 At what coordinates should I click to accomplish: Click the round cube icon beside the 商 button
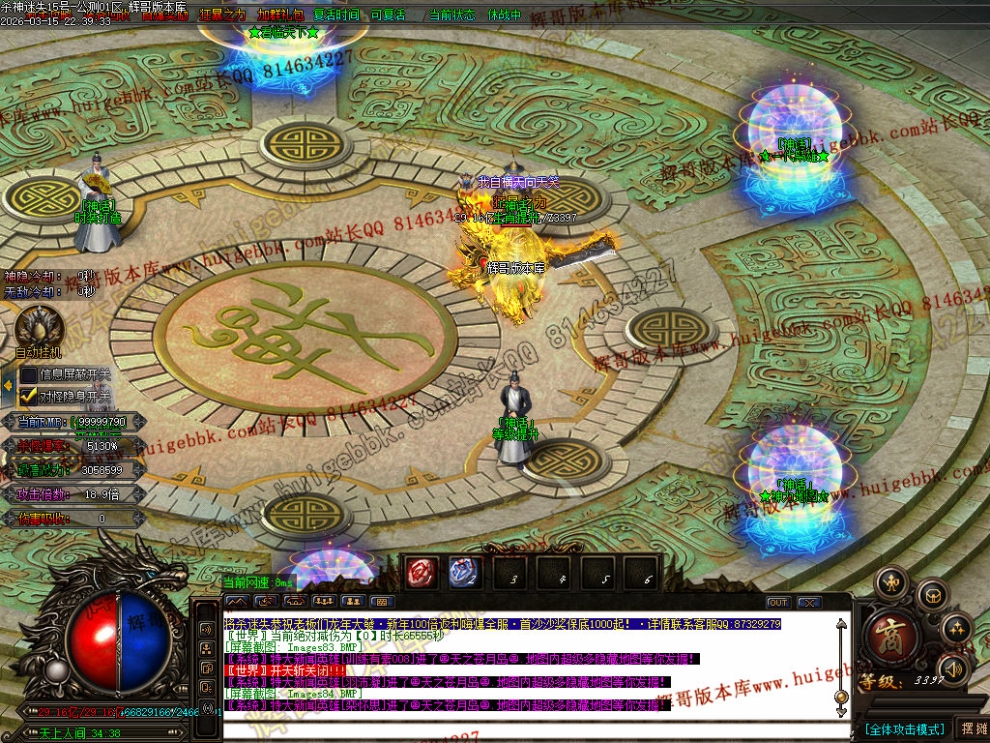(932, 595)
